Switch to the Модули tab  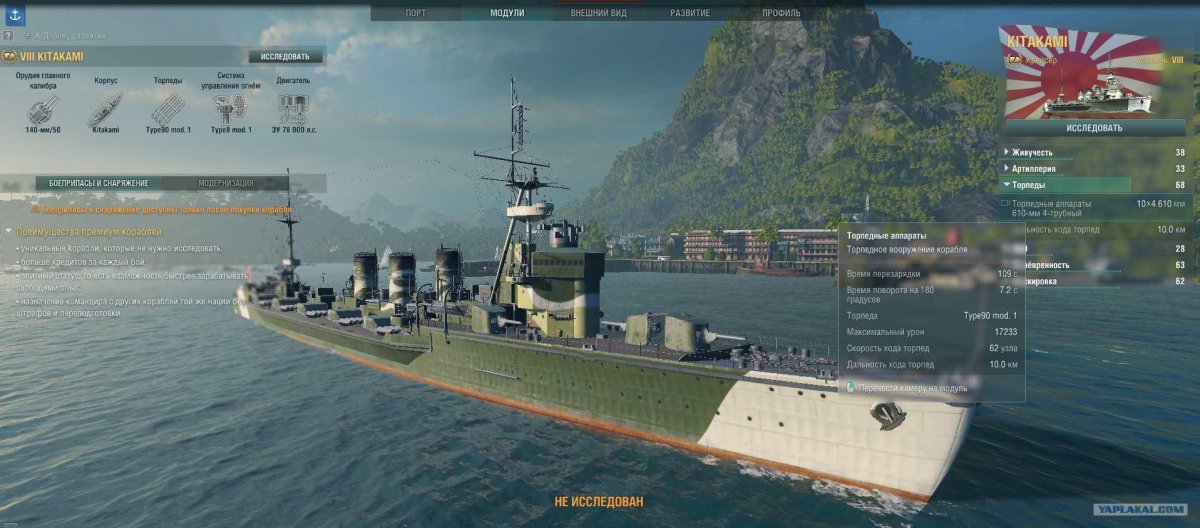507,13
